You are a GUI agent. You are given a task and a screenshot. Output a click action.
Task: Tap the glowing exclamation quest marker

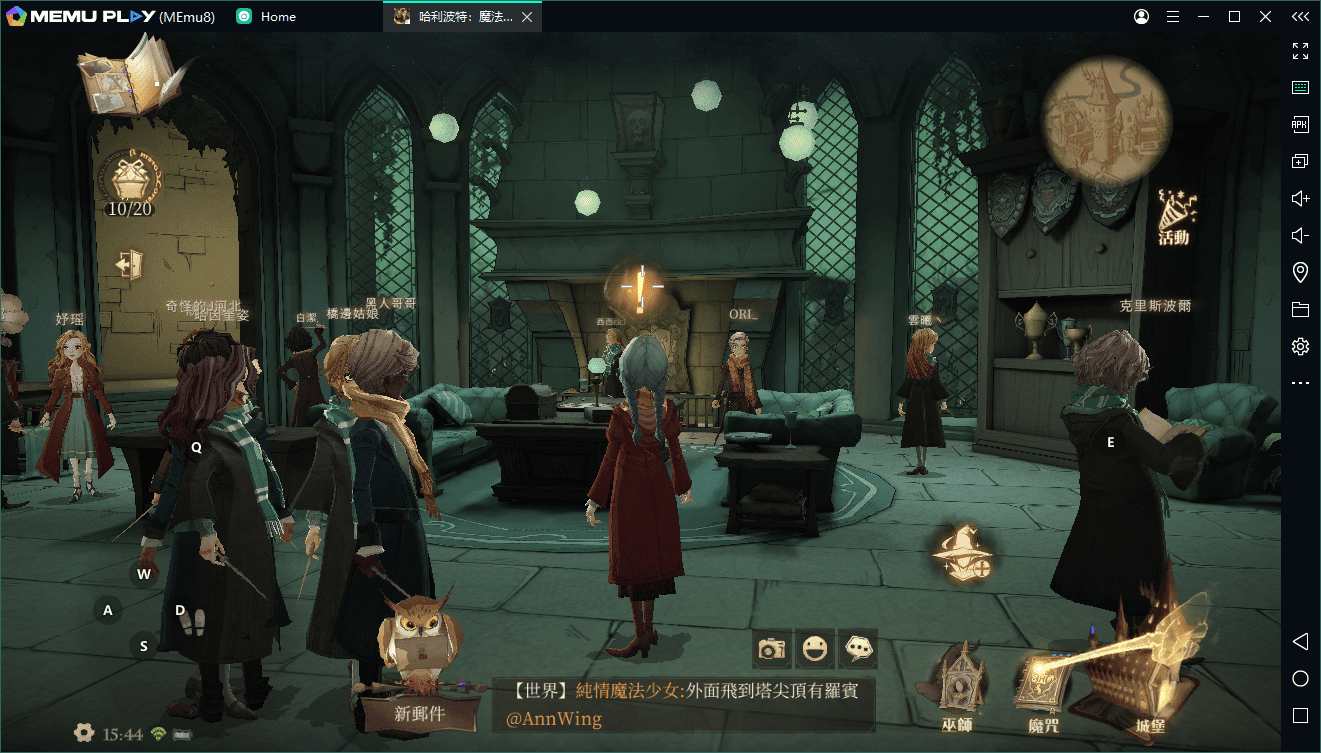coord(637,289)
